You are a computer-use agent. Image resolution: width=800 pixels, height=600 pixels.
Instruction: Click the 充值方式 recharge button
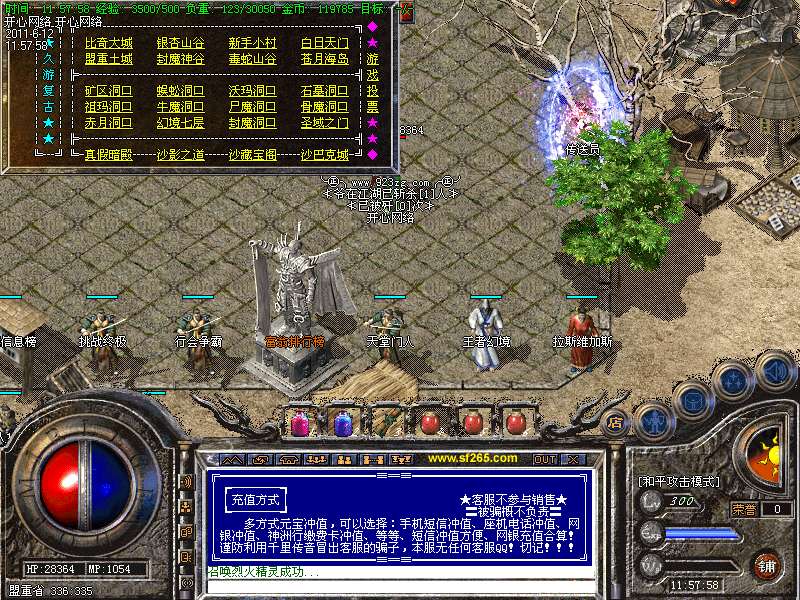(x=255, y=499)
